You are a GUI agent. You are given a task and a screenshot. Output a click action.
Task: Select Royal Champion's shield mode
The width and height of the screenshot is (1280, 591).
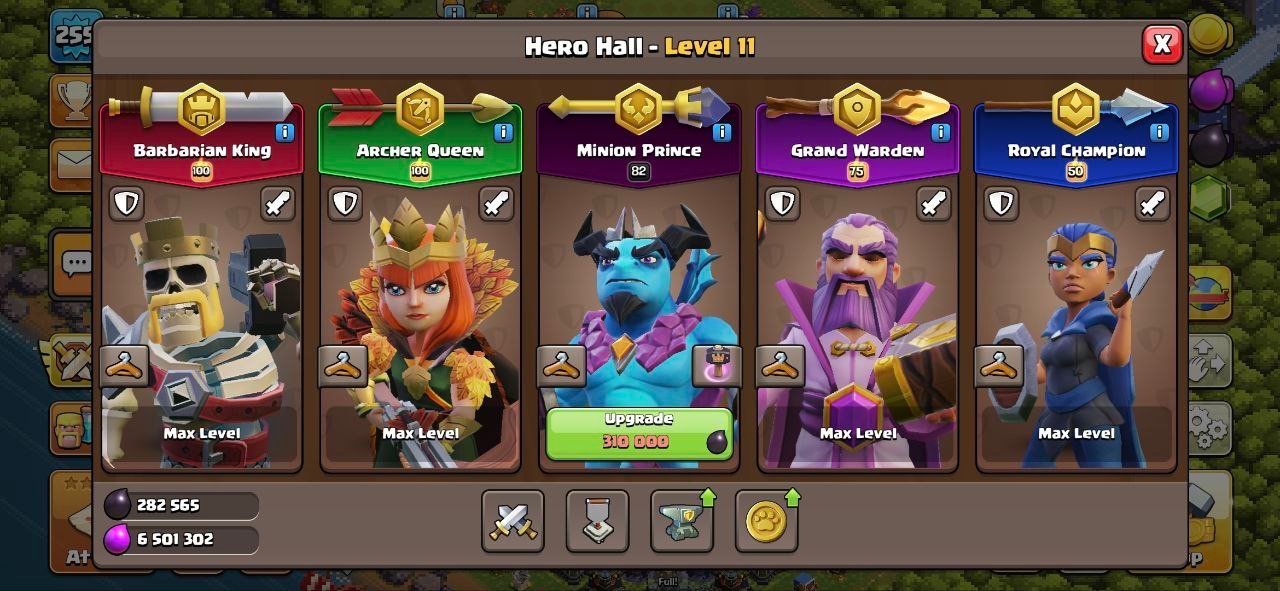click(x=1001, y=204)
